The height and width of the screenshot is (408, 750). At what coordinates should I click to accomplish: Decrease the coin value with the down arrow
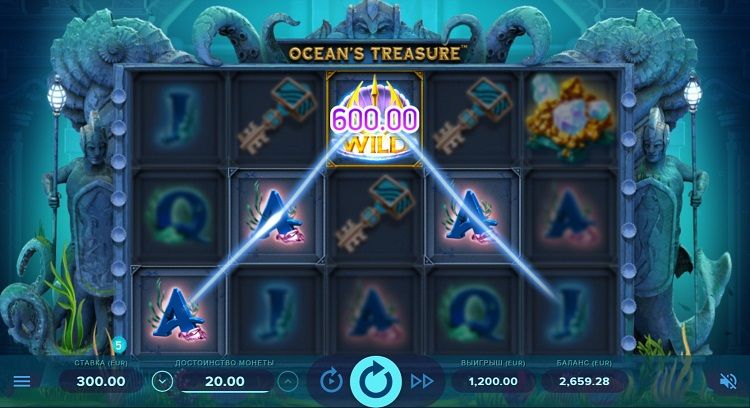click(160, 381)
